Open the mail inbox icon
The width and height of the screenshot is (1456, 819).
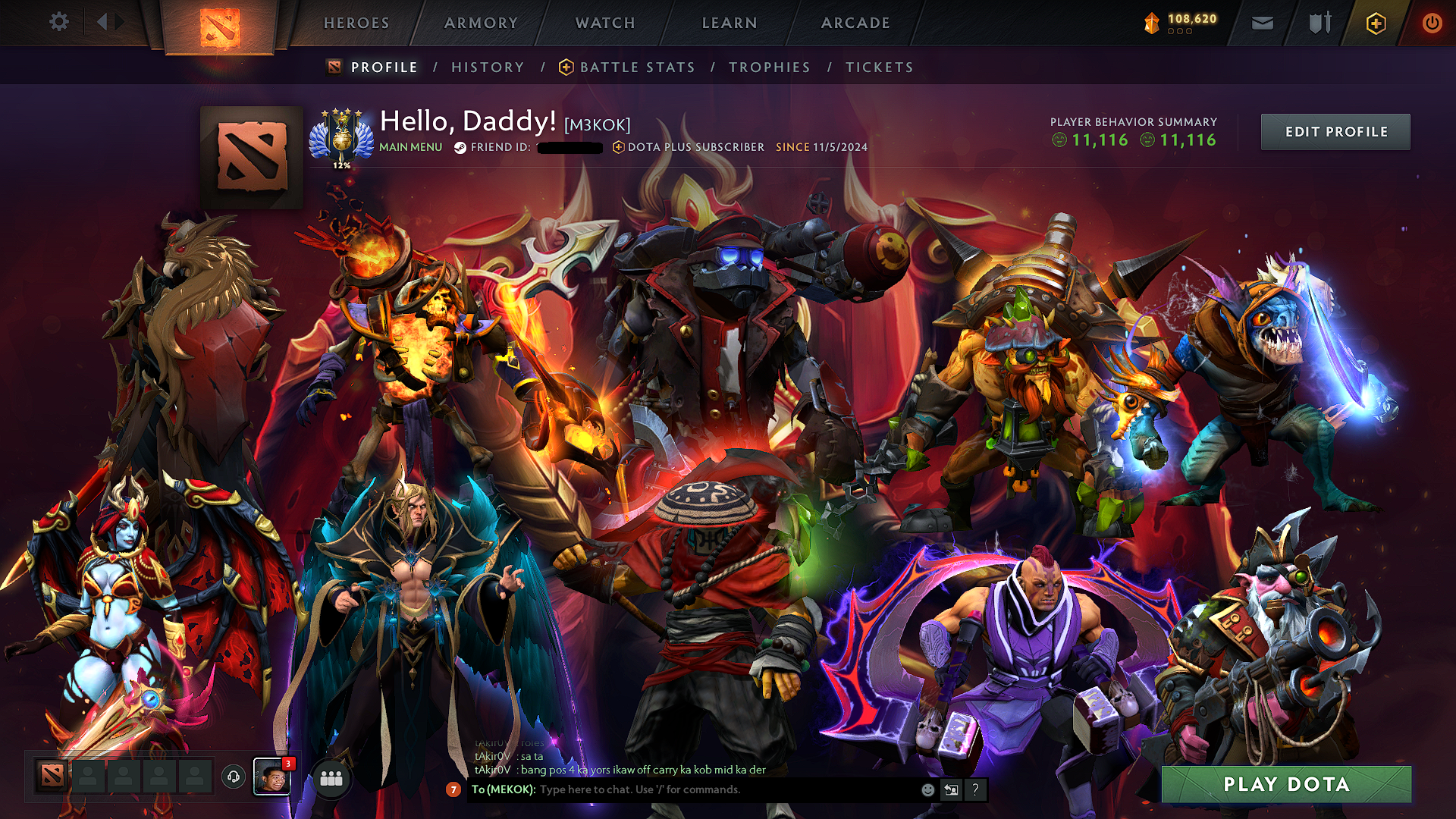tap(1262, 23)
